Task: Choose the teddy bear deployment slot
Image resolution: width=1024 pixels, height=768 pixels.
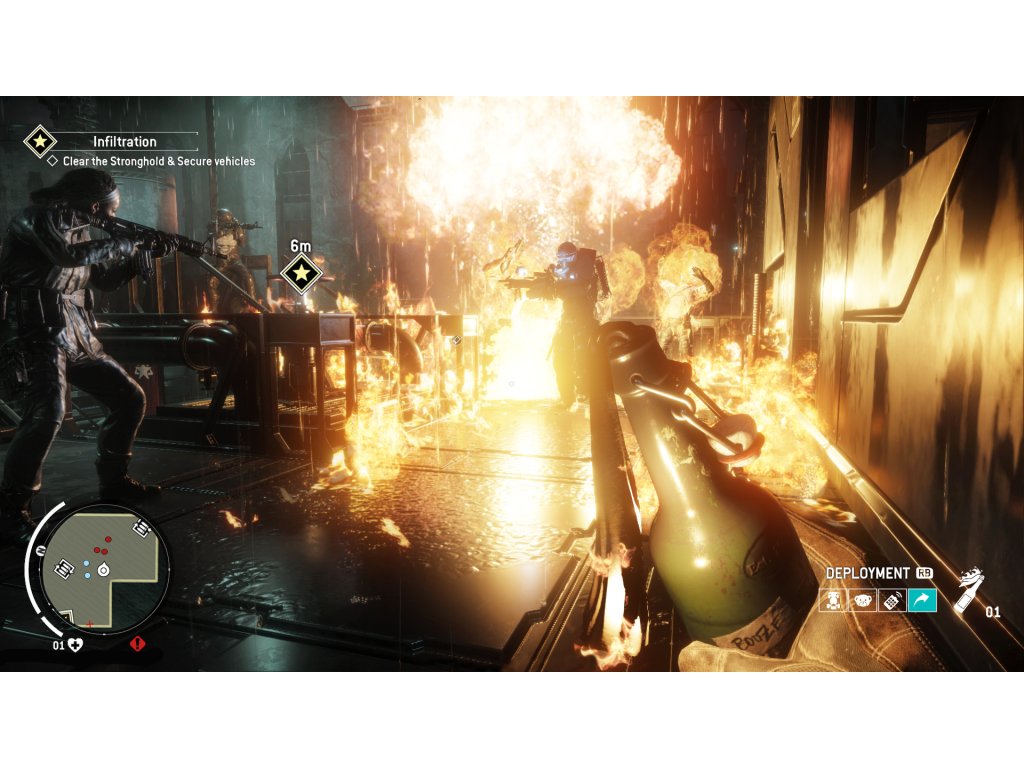Action: click(861, 600)
